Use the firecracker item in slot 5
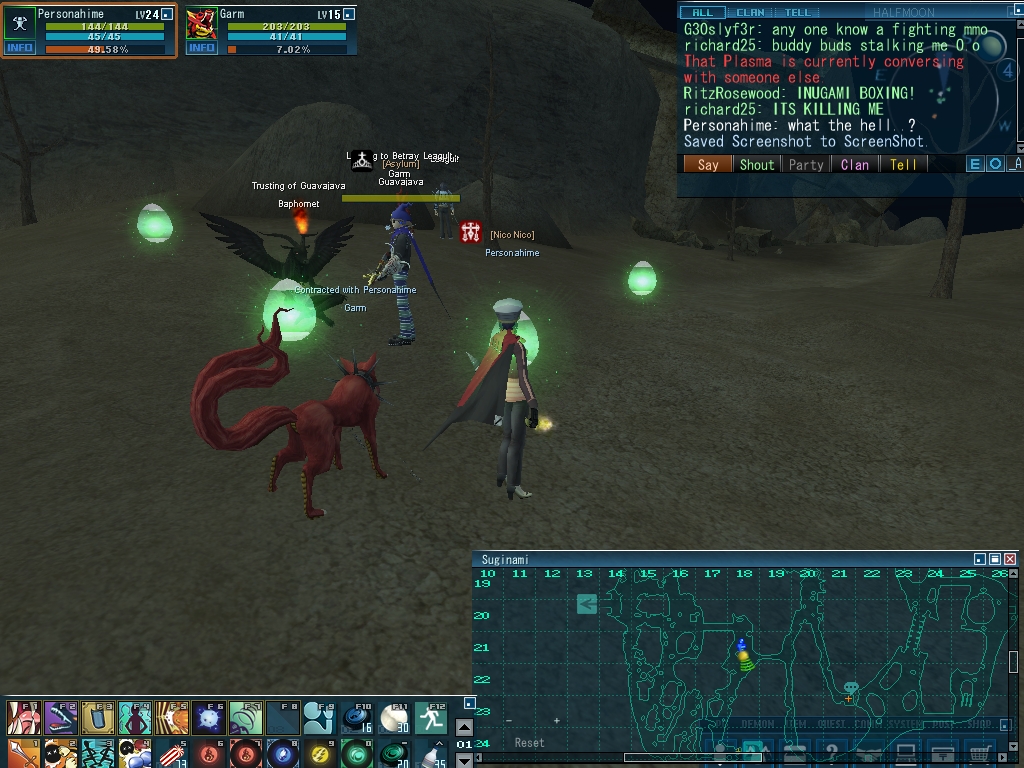Viewport: 1024px width, 768px height. tap(172, 752)
